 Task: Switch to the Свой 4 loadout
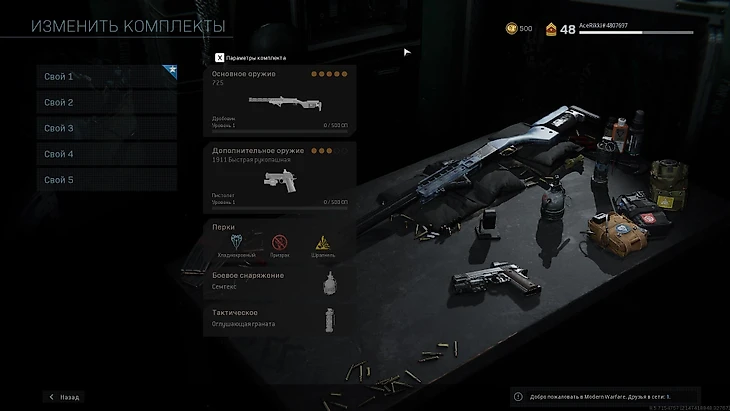tap(106, 155)
